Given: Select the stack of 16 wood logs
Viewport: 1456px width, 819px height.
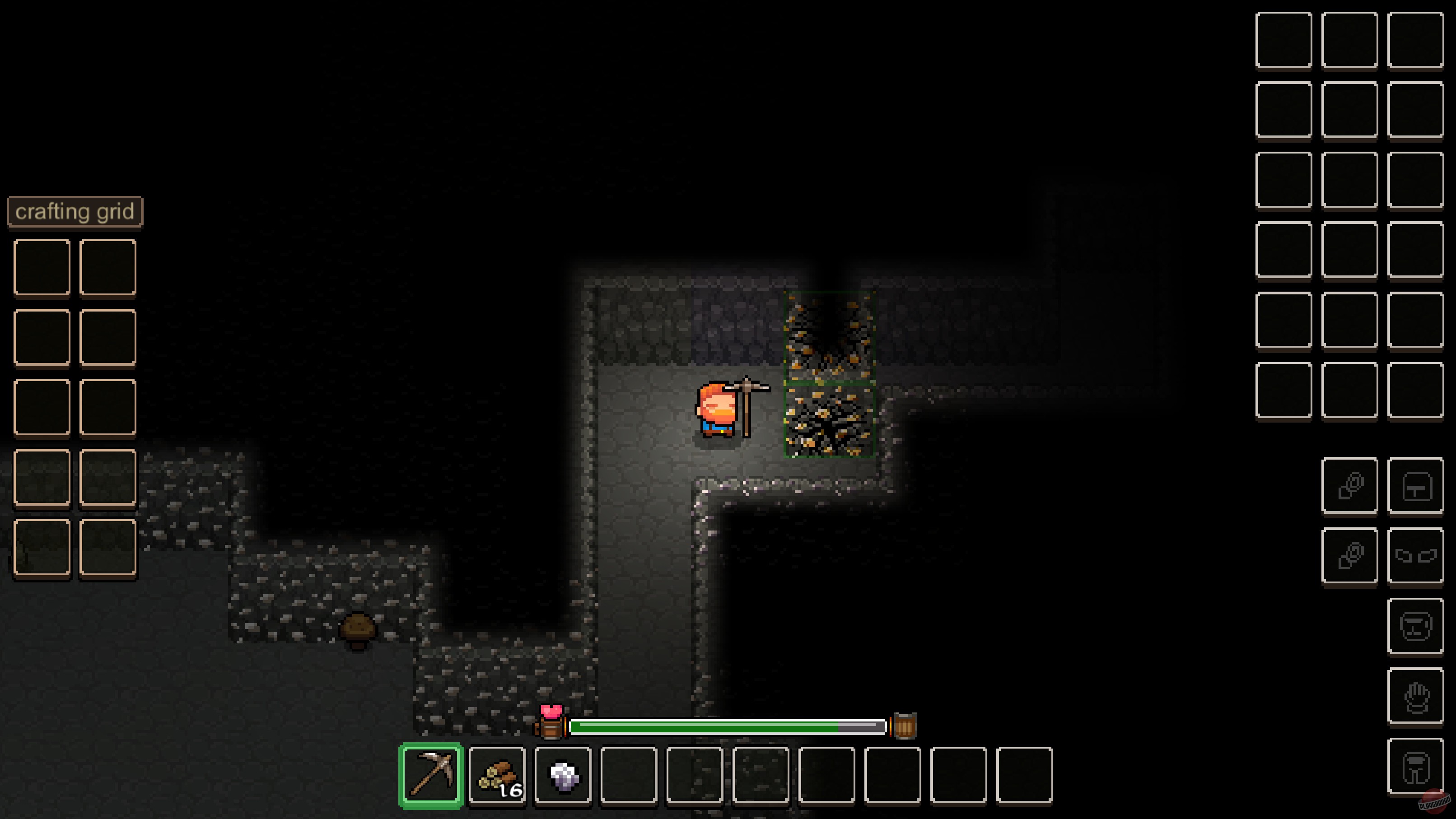Looking at the screenshot, I should (x=497, y=778).
